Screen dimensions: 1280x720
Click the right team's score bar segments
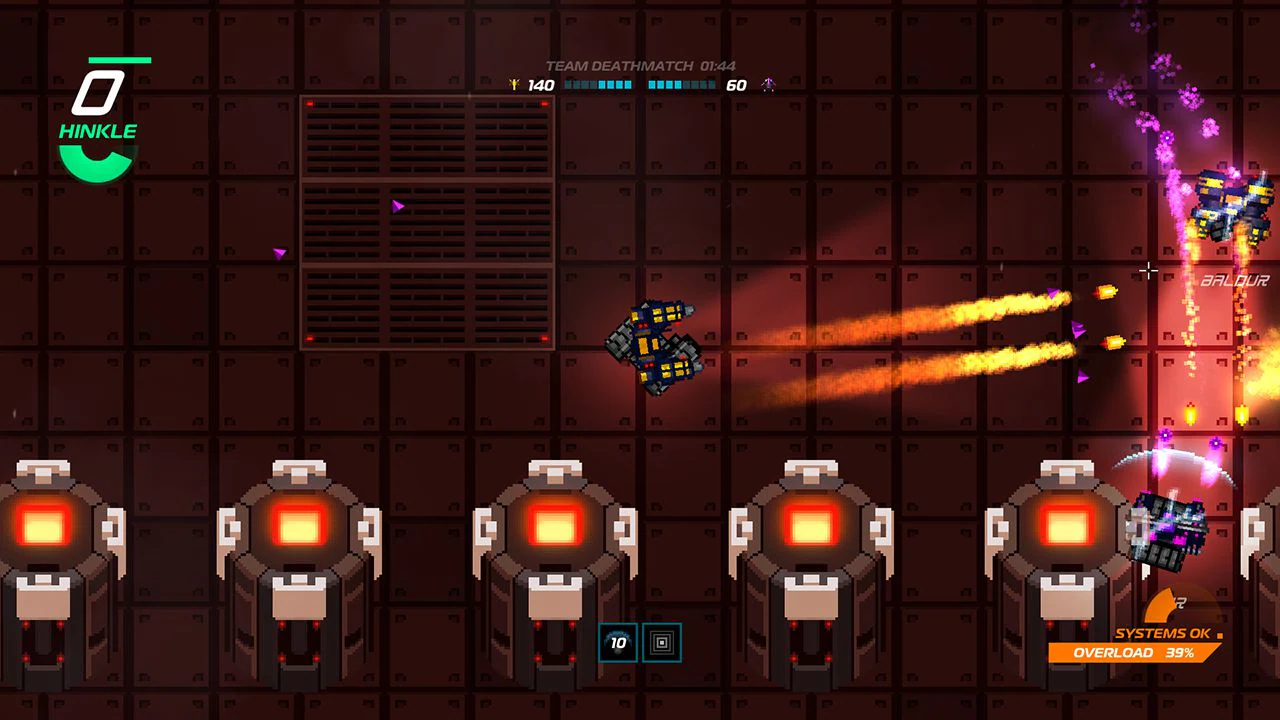coord(680,85)
